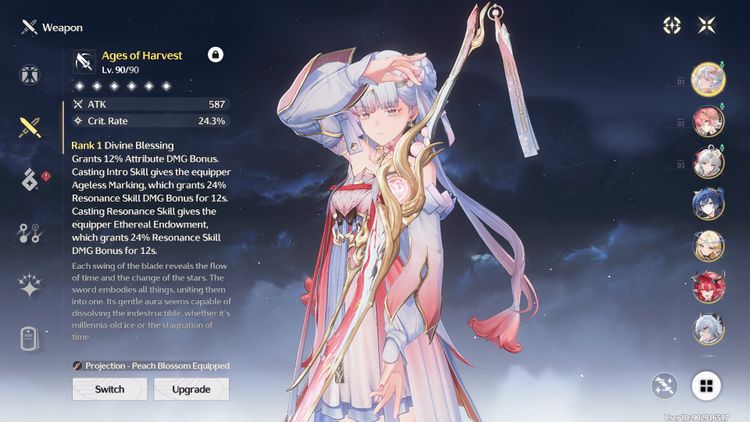This screenshot has width=750, height=422.
Task: Select the blonde character portrait
Action: pos(708,246)
